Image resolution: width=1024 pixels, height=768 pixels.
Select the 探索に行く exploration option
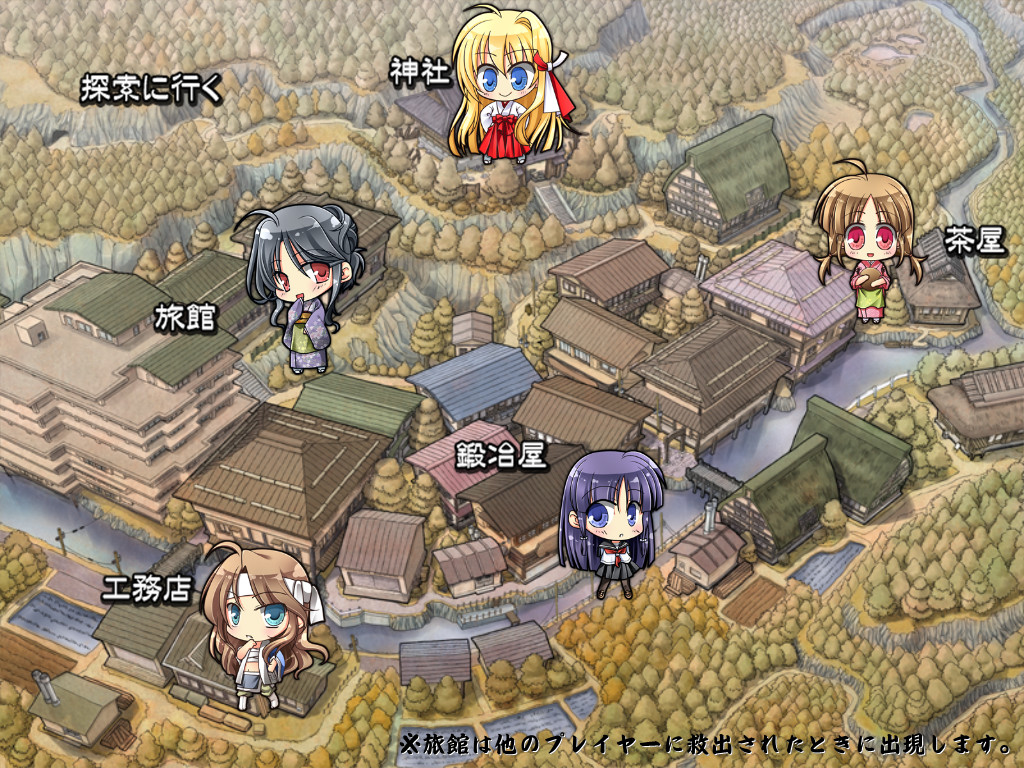pos(150,89)
